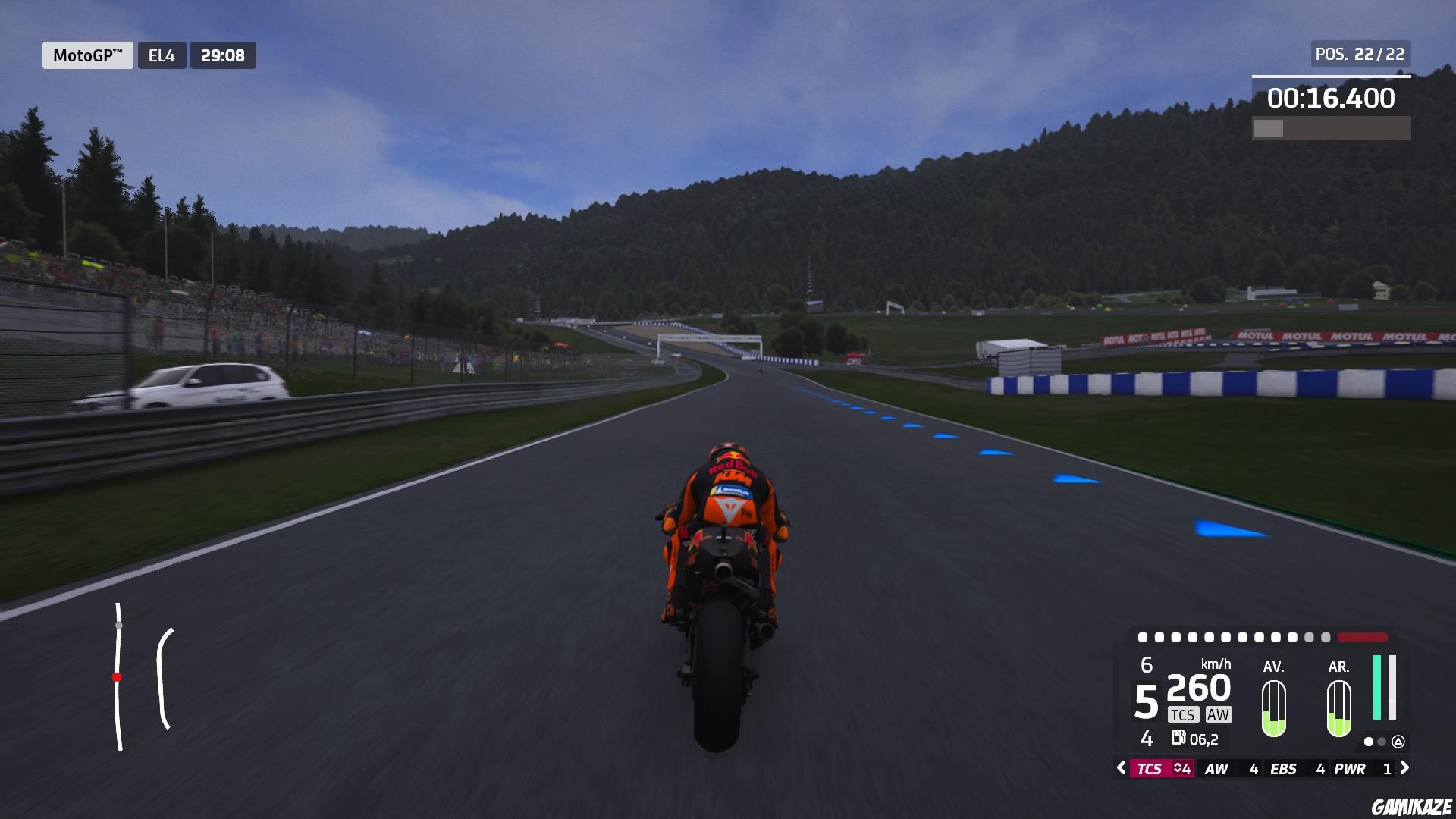The width and height of the screenshot is (1456, 819).
Task: Toggle the second HUD page dot
Action: click(1382, 742)
